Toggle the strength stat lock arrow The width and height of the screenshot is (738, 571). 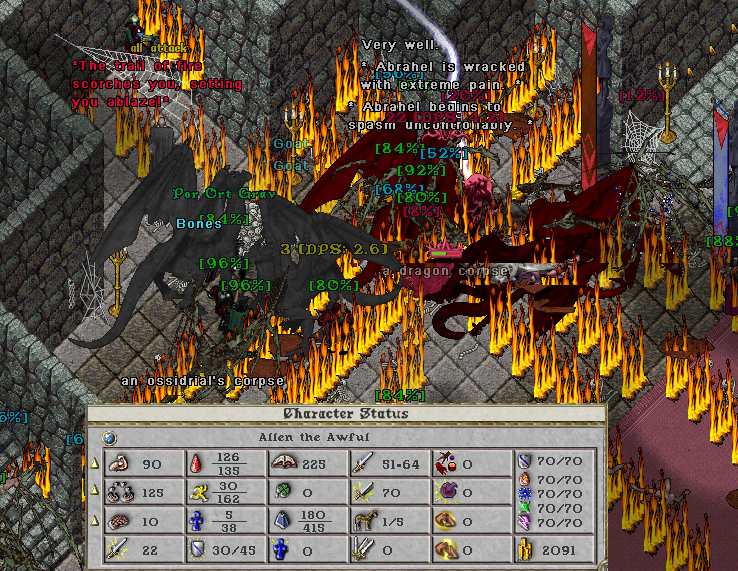tap(95, 463)
